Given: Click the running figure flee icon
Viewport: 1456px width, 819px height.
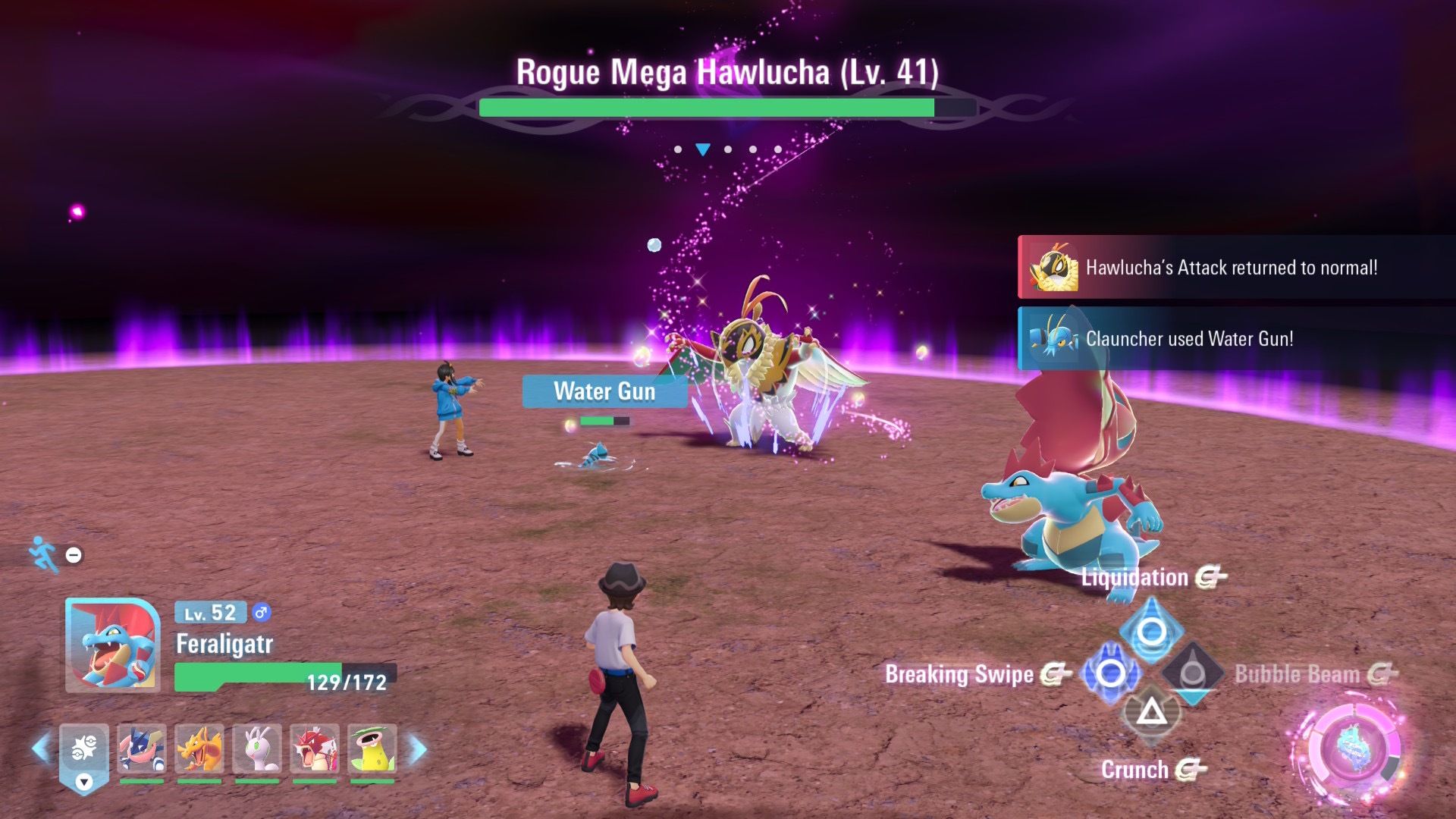Looking at the screenshot, I should pyautogui.click(x=44, y=554).
